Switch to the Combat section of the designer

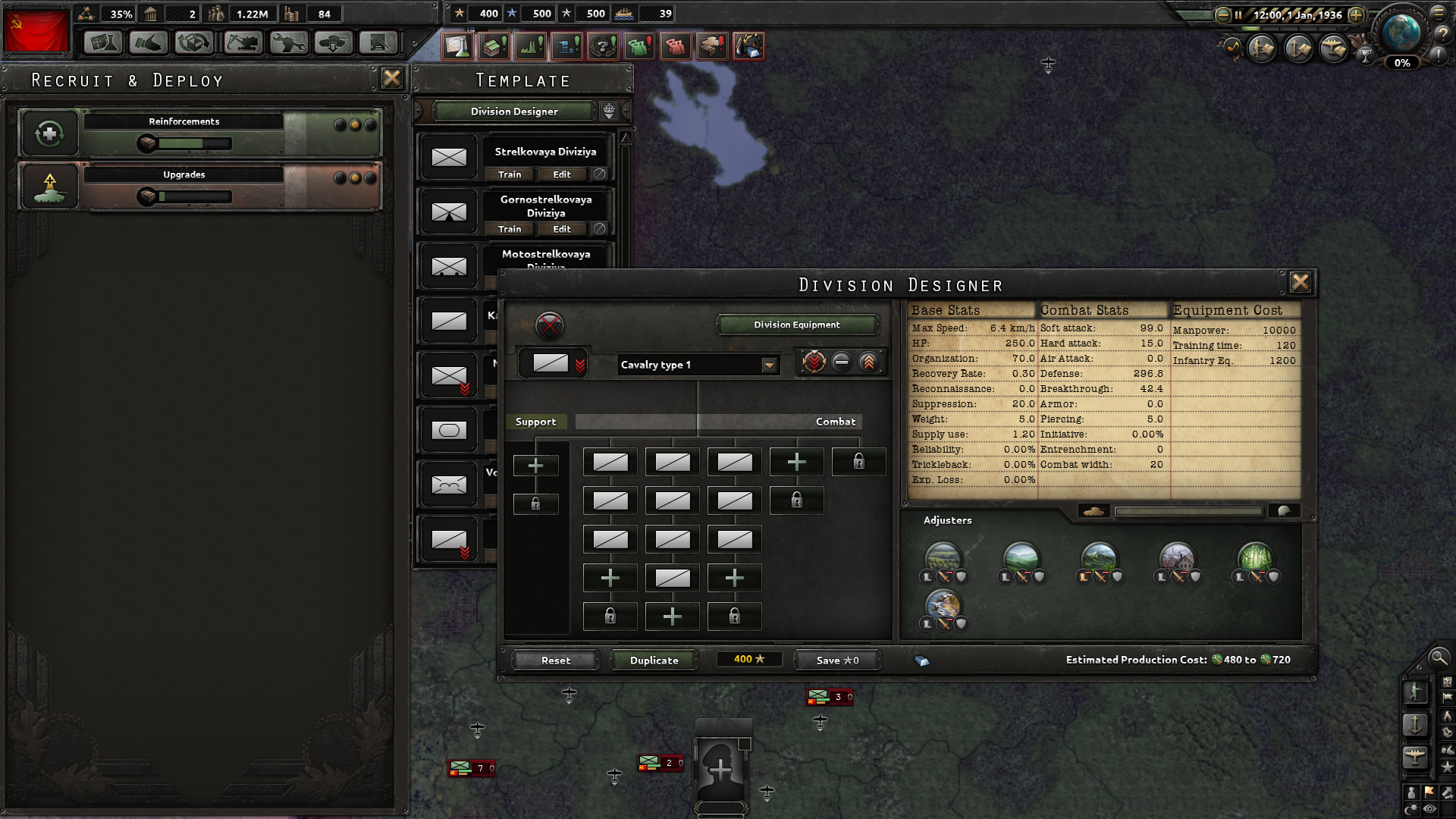pyautogui.click(x=835, y=422)
